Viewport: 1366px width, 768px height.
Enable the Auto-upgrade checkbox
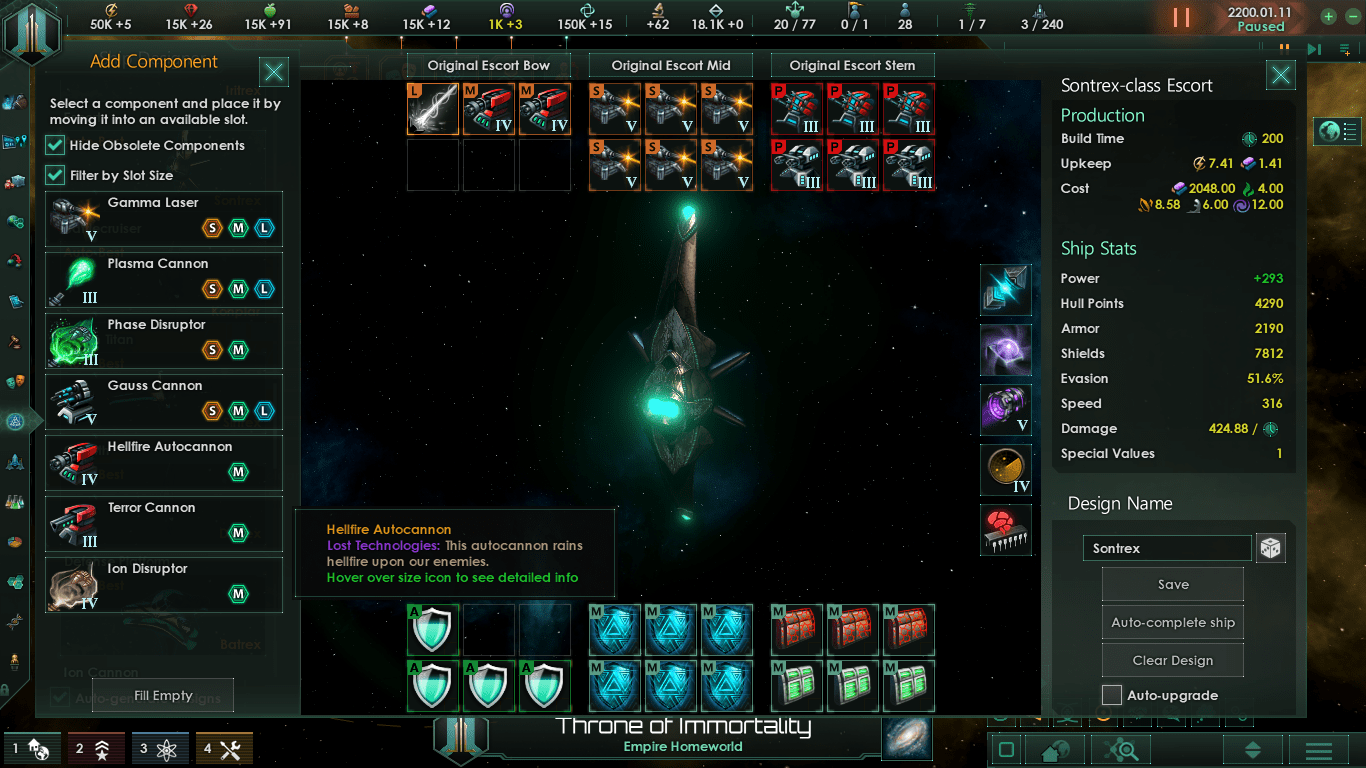tap(1112, 695)
